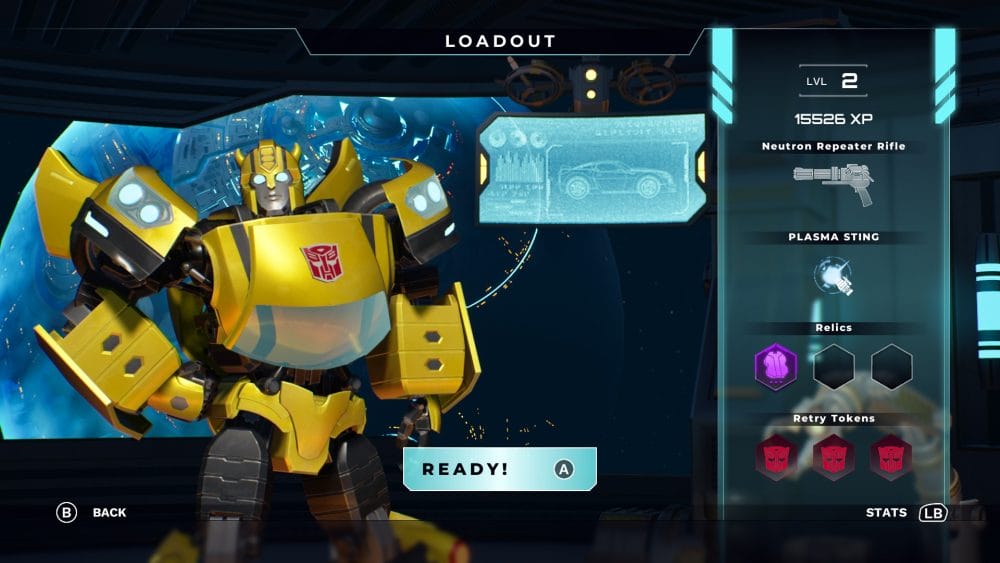Screen dimensions: 1000x563
Task: Go back using the BACK option
Action: [92, 513]
